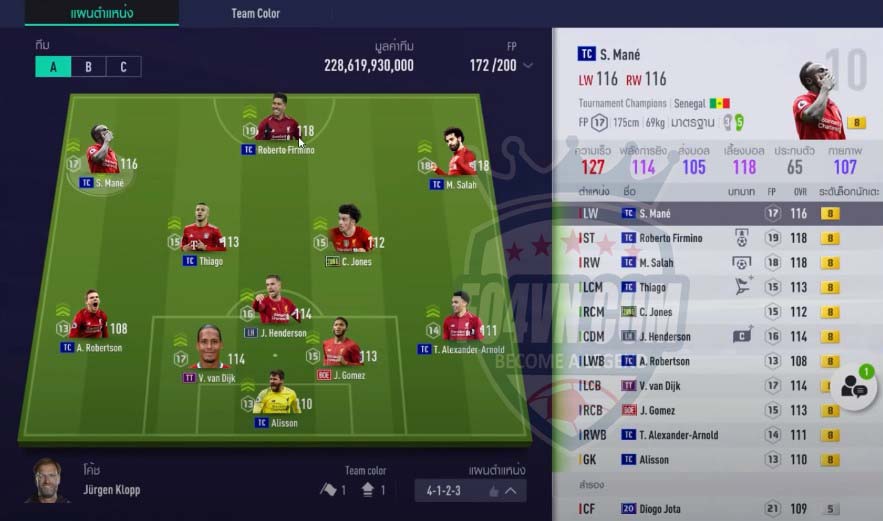Choose Thiago's player card on the pitch
This screenshot has width=883, height=521.
click(x=202, y=236)
